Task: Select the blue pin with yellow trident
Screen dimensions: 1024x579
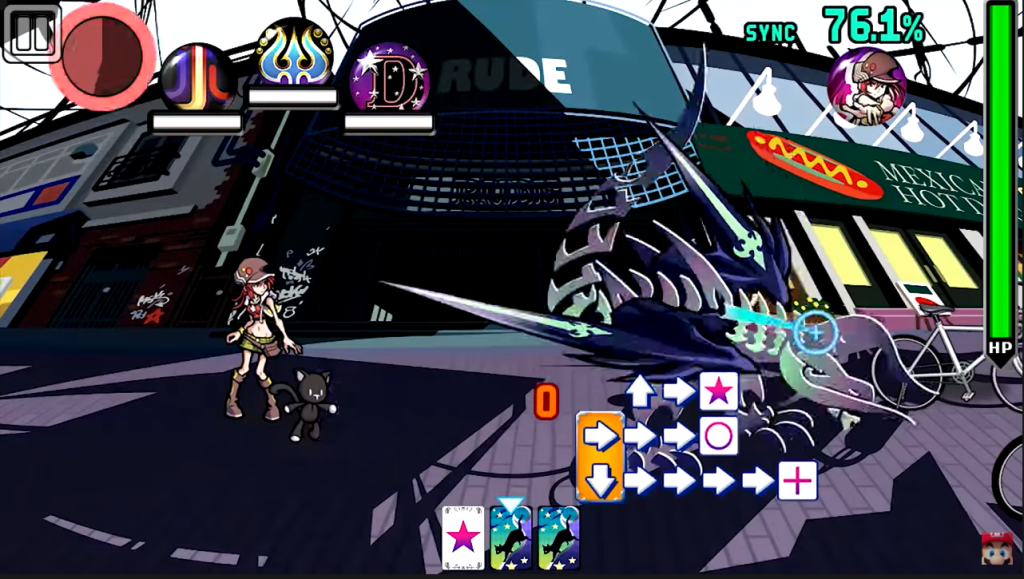Action: pyautogui.click(x=294, y=55)
